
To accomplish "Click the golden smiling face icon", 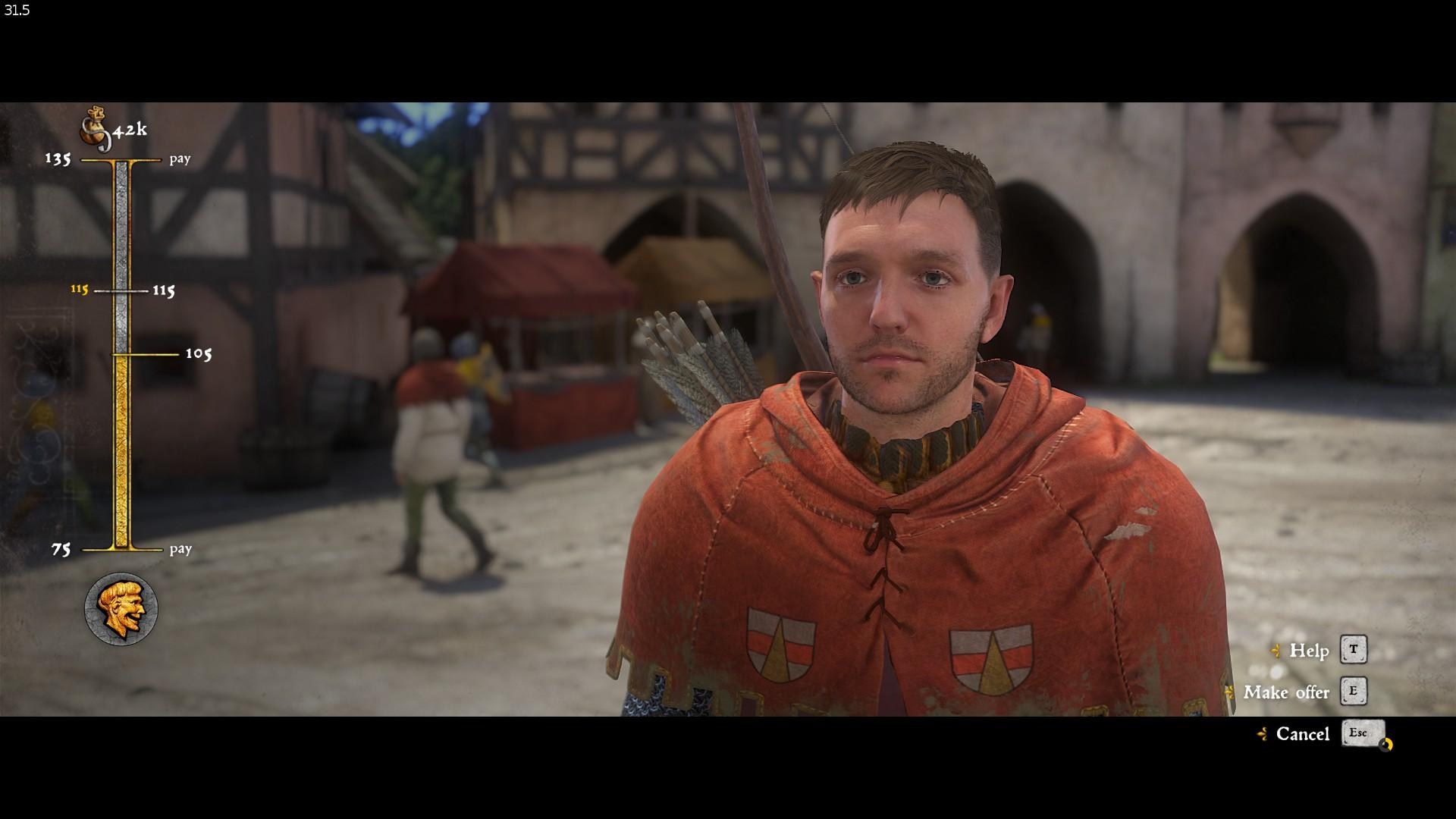I will (x=121, y=608).
